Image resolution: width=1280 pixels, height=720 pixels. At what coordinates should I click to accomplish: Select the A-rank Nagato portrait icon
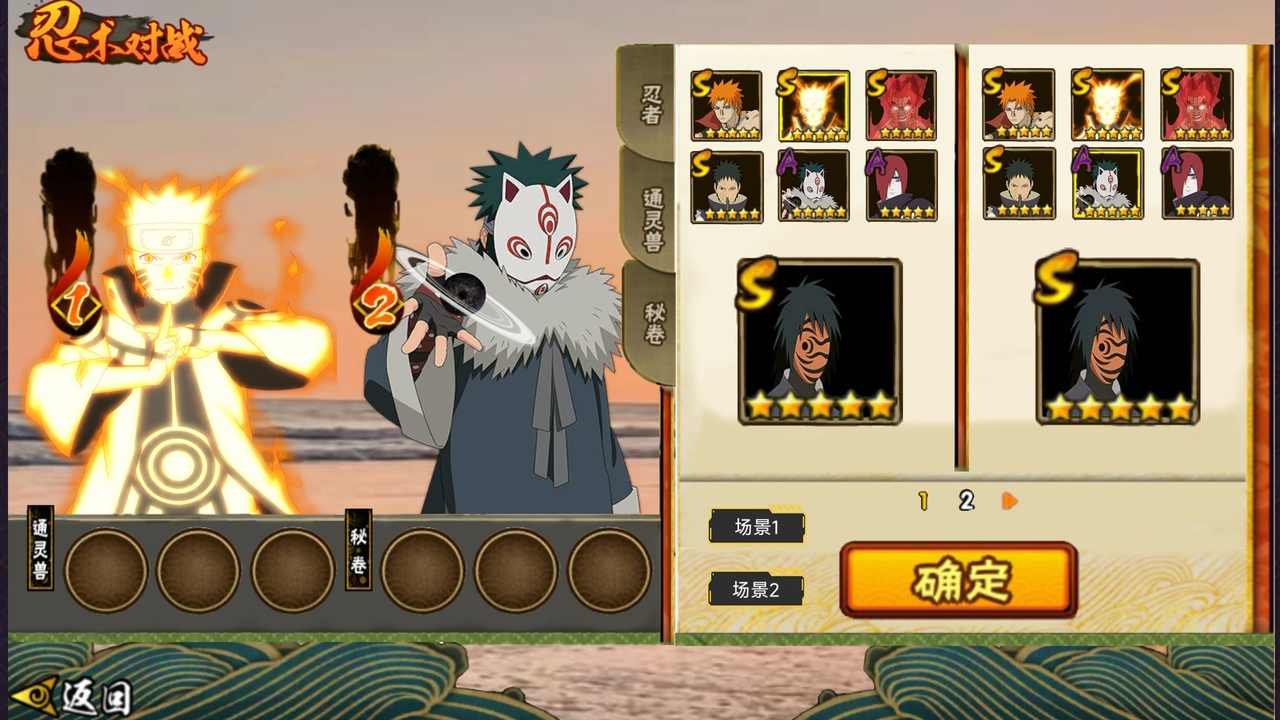tap(899, 186)
